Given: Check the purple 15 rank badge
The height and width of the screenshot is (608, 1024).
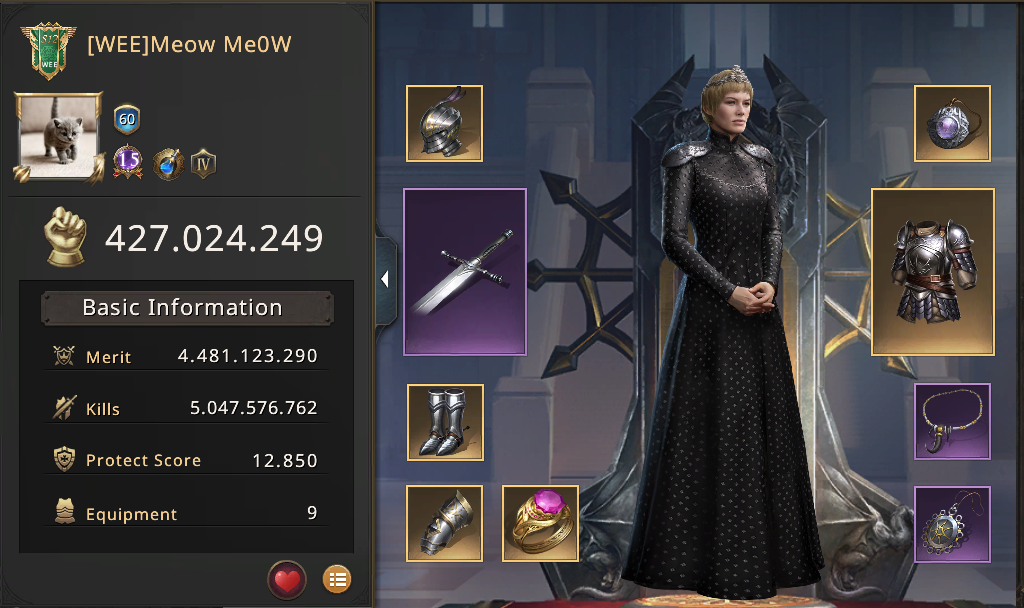Looking at the screenshot, I should [127, 162].
